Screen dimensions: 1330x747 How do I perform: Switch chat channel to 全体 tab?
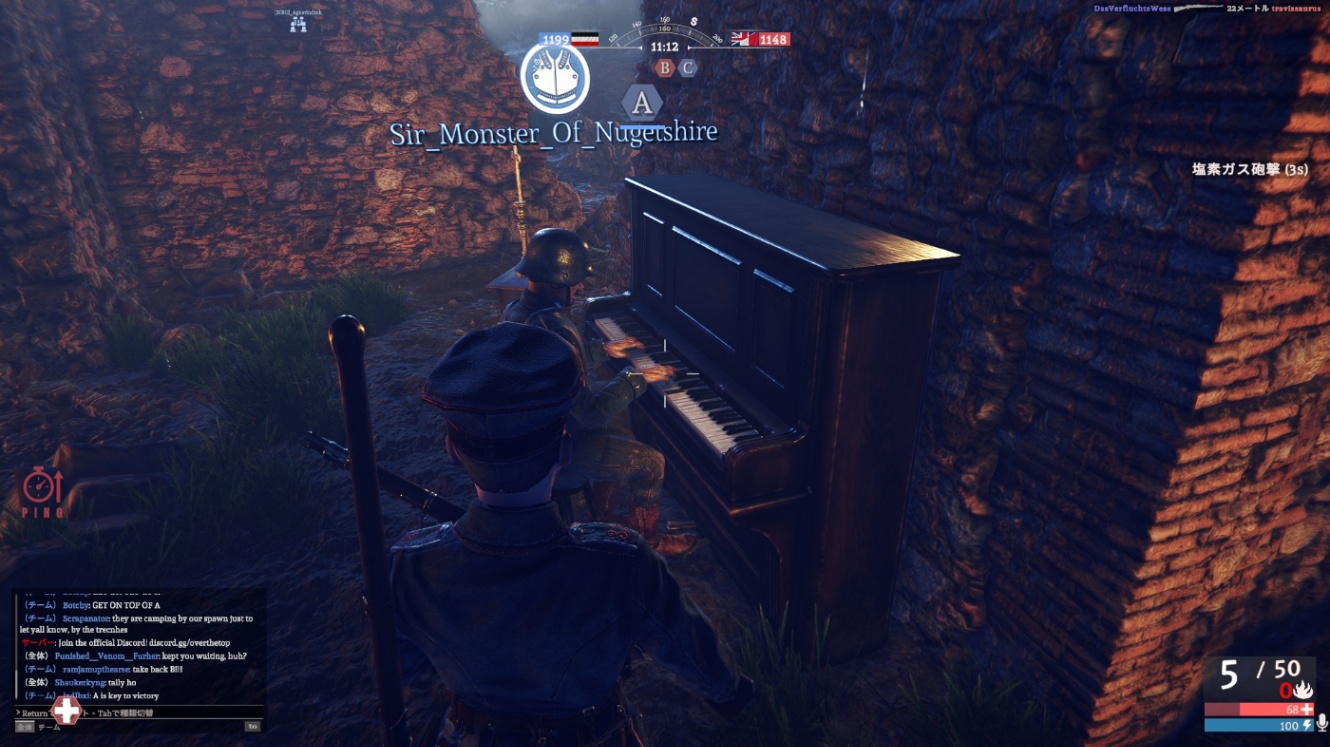pyautogui.click(x=24, y=727)
